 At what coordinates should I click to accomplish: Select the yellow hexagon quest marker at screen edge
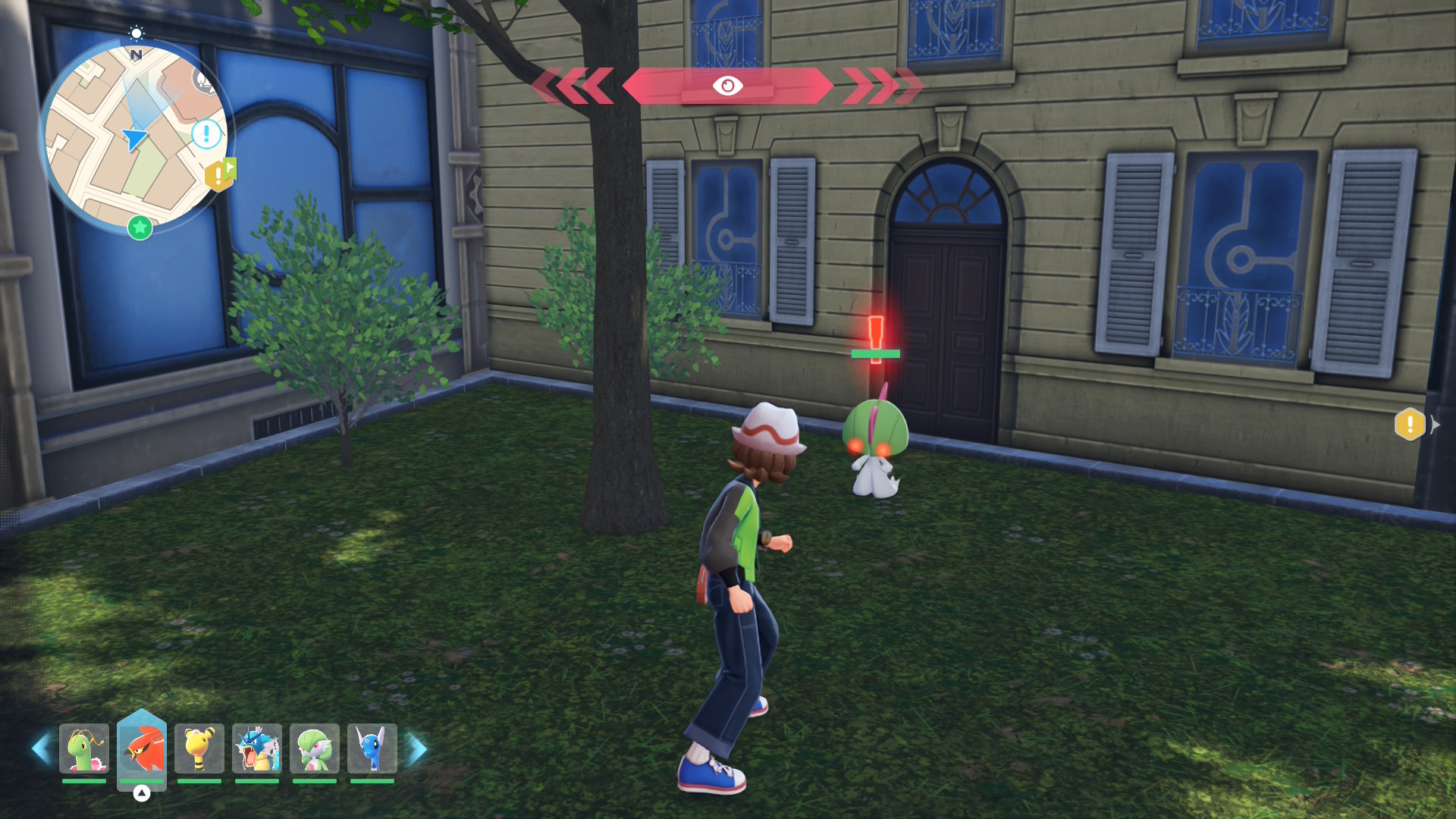pyautogui.click(x=1410, y=424)
